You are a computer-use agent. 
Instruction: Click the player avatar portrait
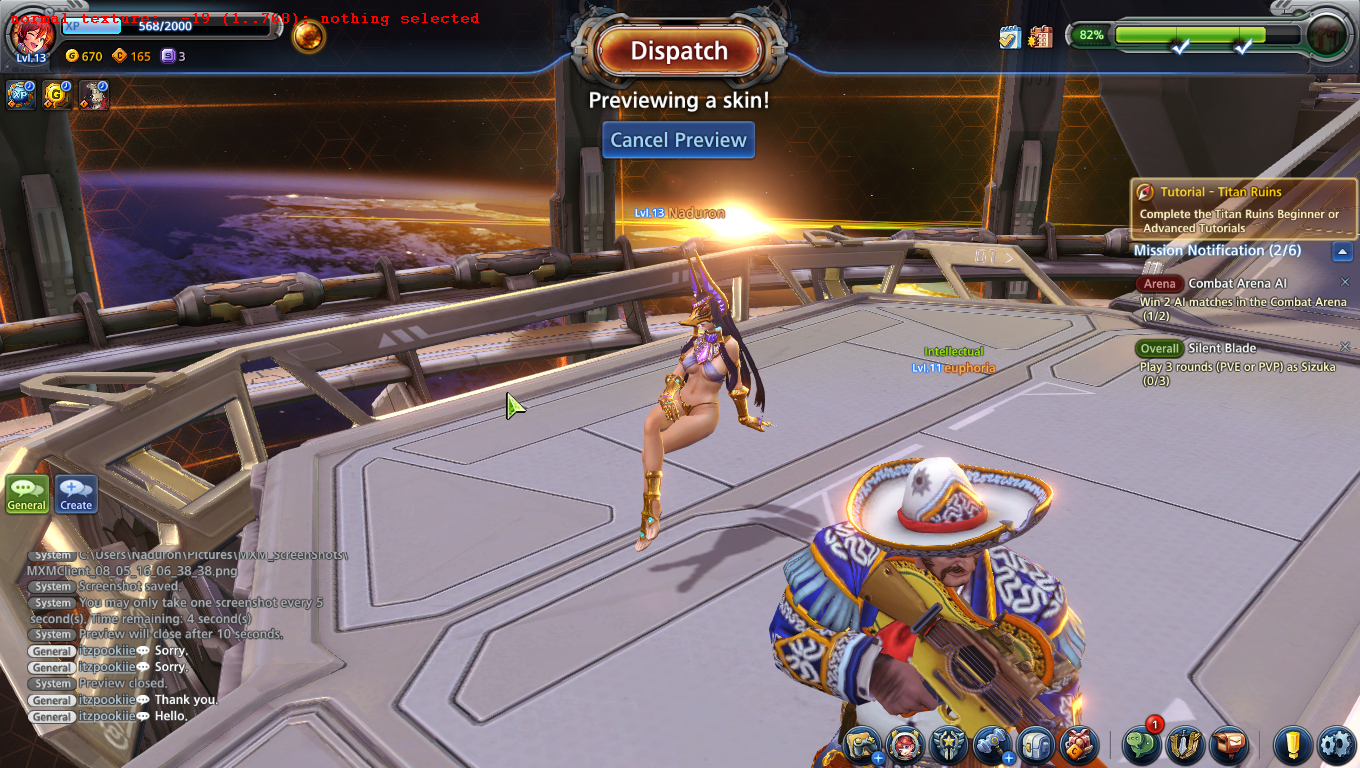(31, 35)
